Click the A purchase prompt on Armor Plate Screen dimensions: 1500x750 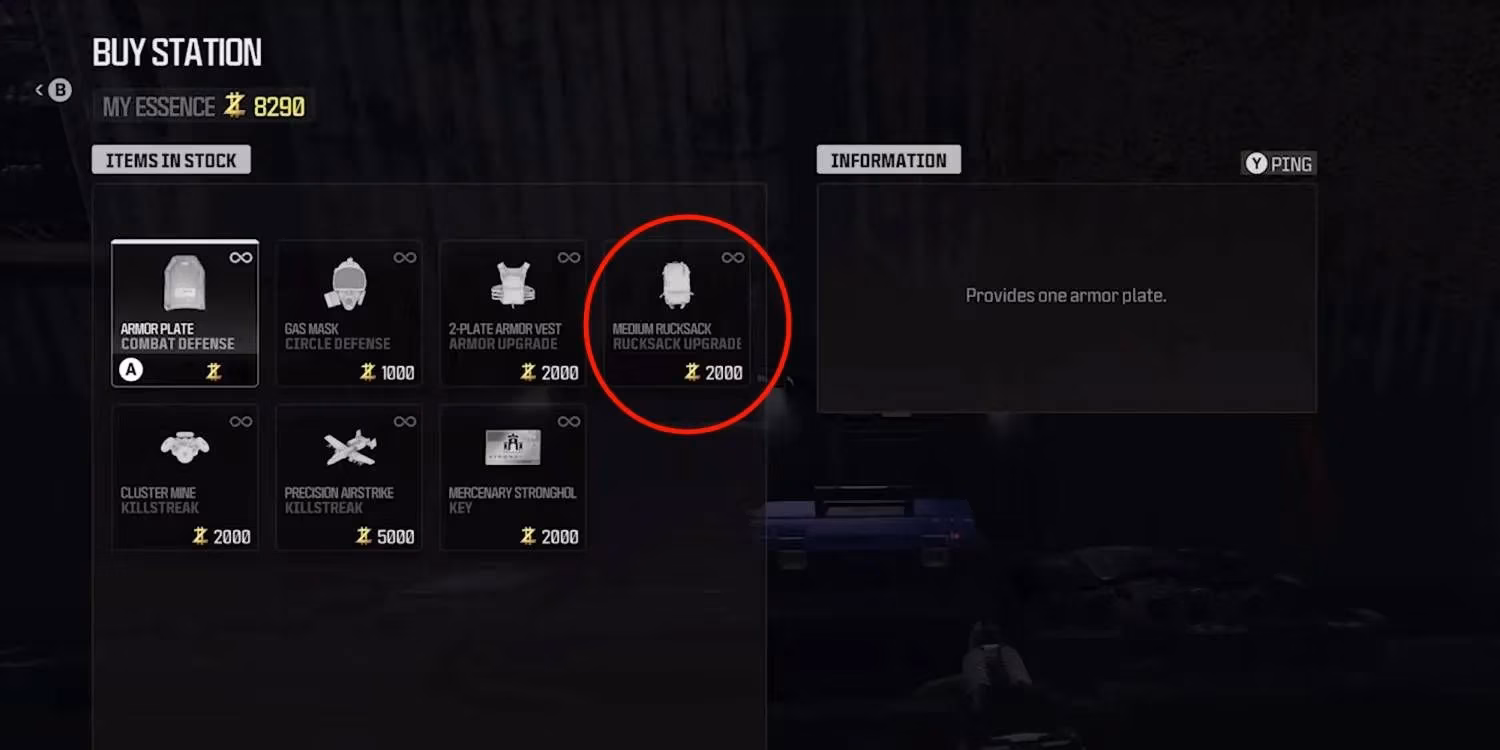(129, 371)
